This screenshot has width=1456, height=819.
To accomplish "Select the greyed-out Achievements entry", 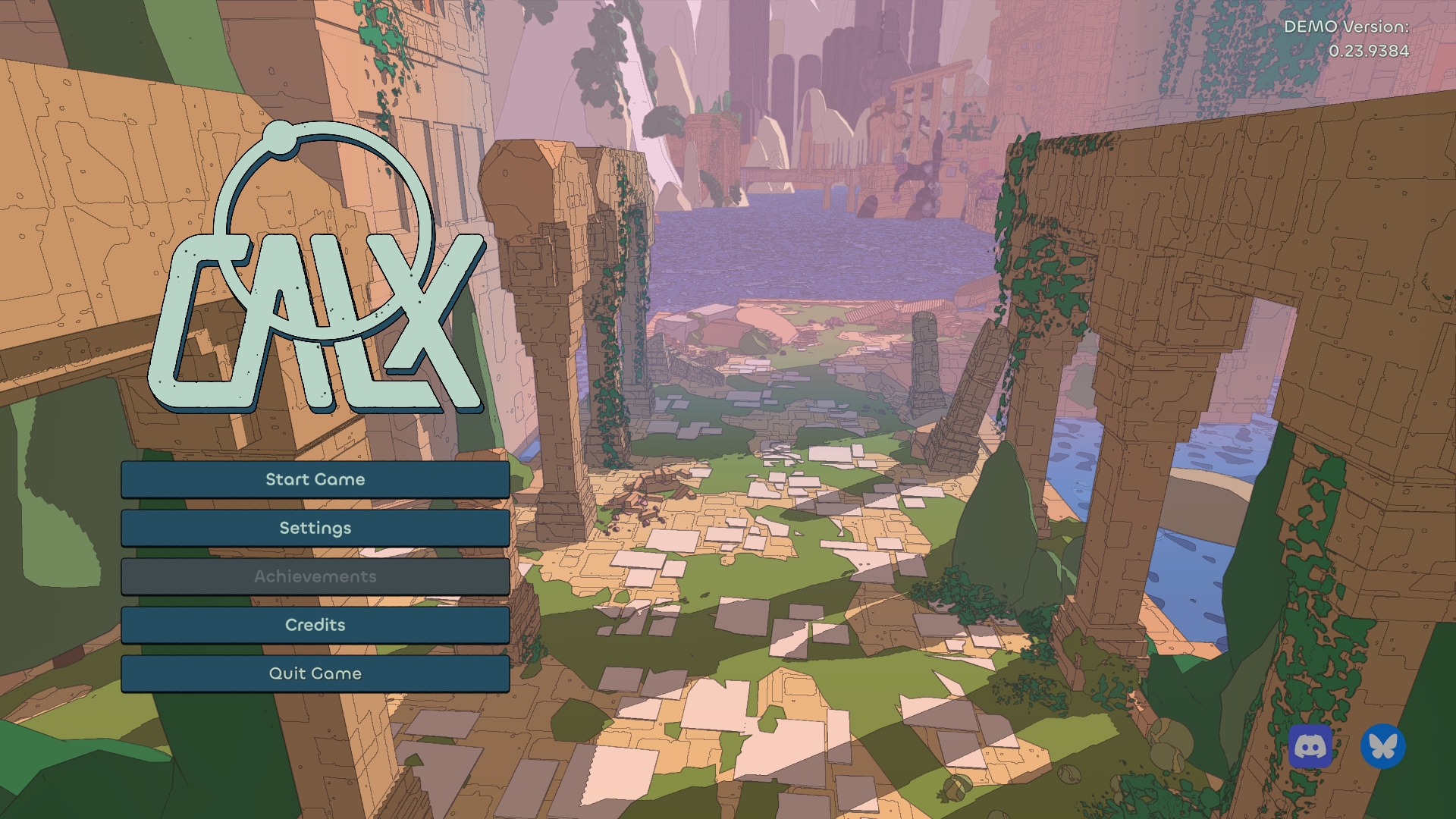I will (x=315, y=576).
